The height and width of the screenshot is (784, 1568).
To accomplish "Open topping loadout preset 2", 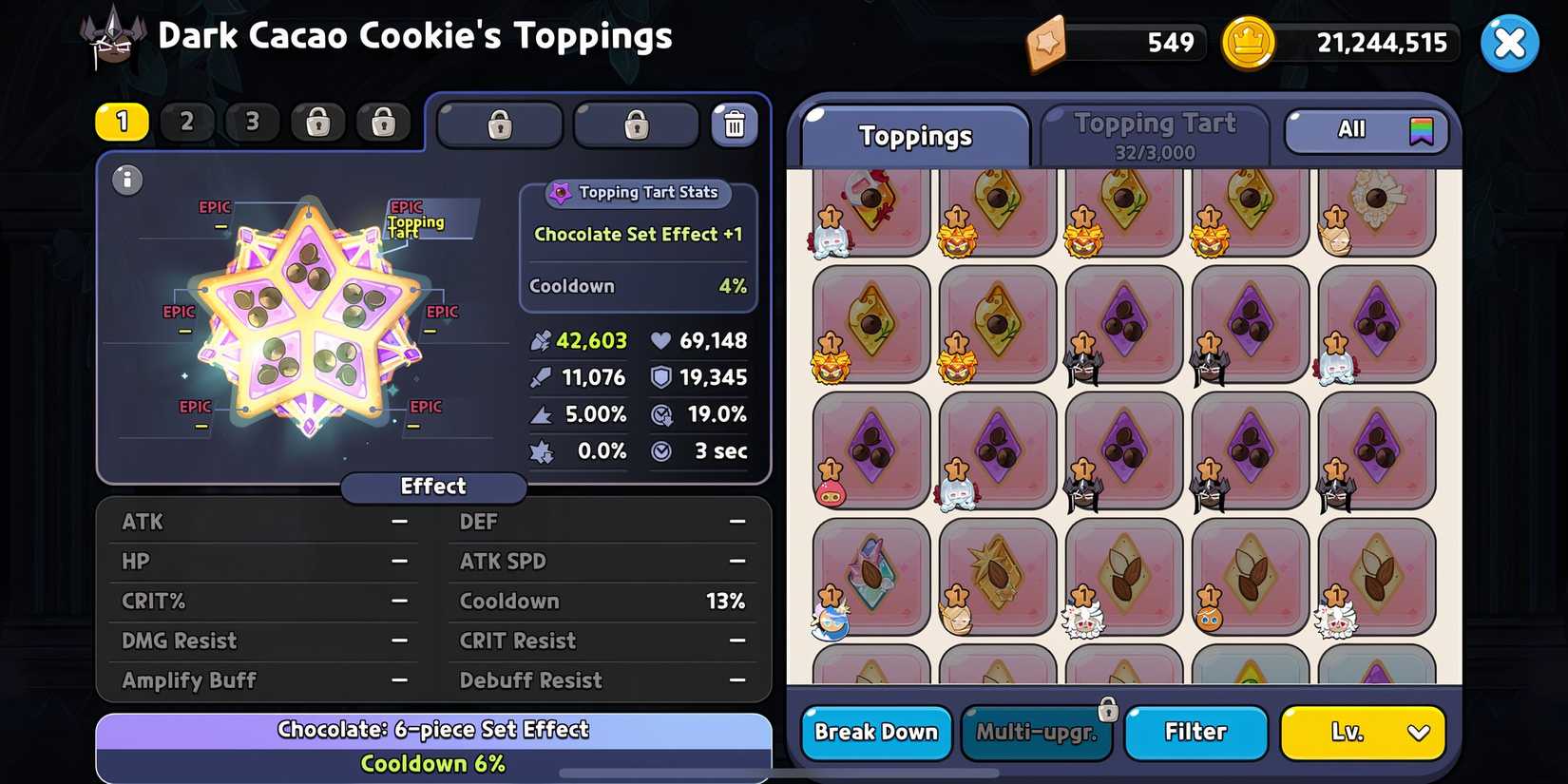I will (186, 122).
